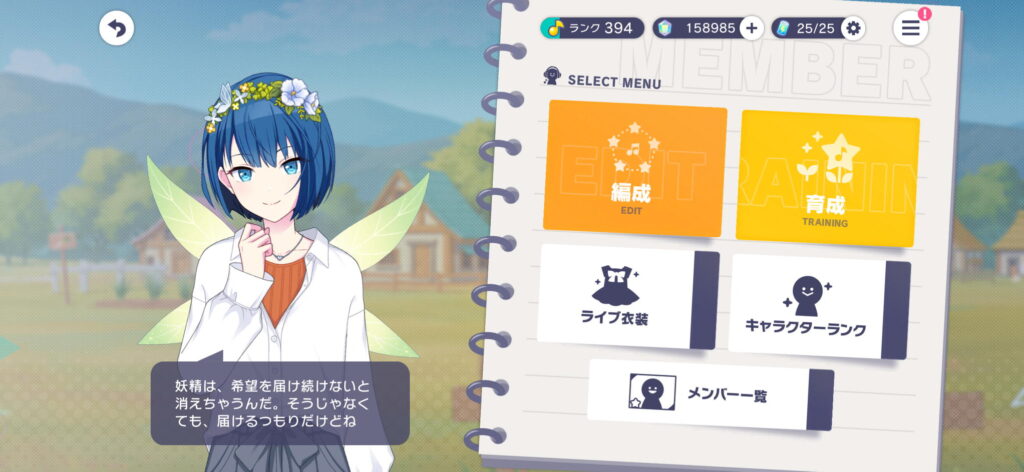The image size is (1024, 472).
Task: Open the 育成 TRAINING menu
Action: click(x=827, y=178)
